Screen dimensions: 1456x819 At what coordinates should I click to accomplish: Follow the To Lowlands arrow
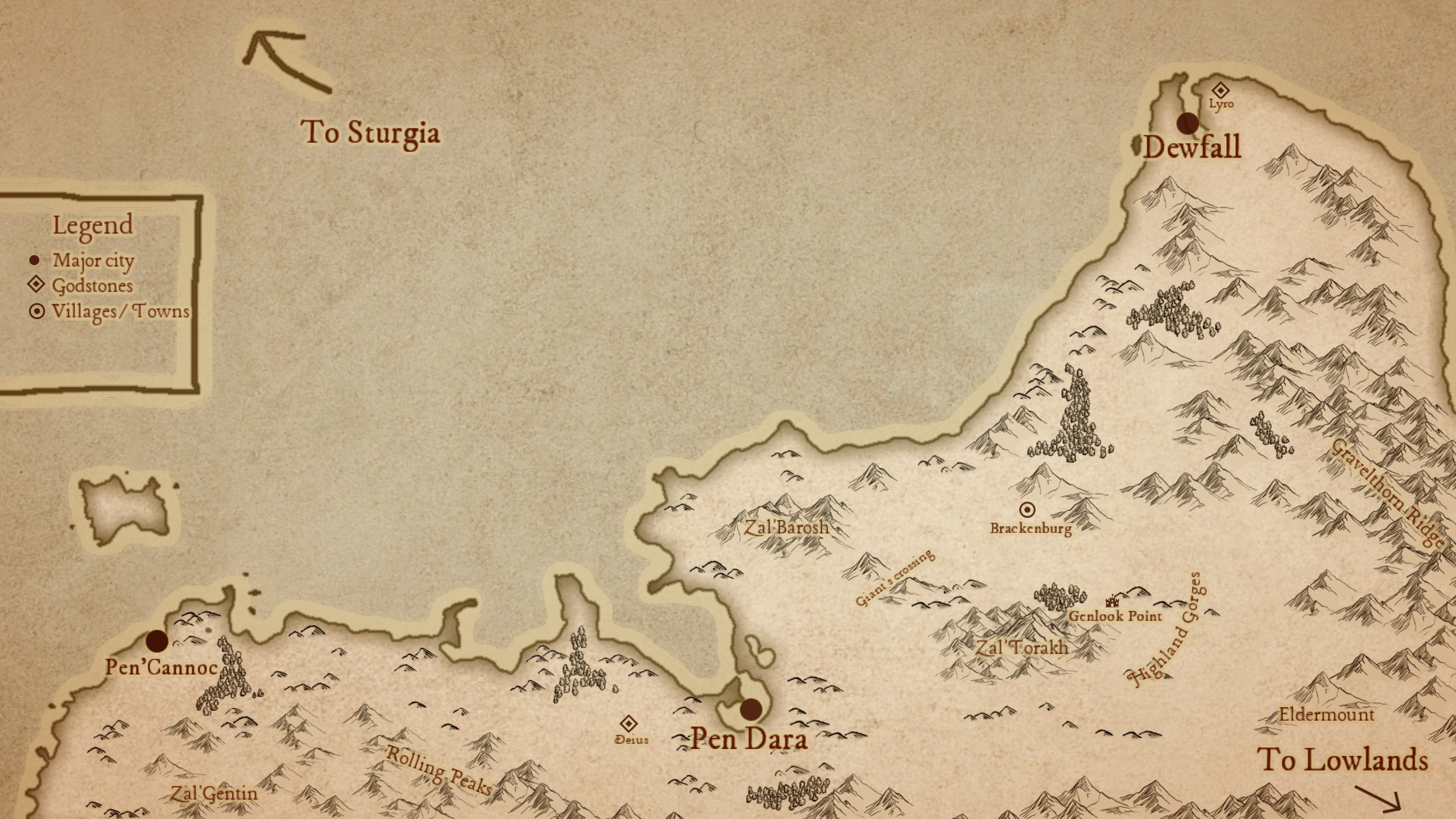tap(1379, 797)
